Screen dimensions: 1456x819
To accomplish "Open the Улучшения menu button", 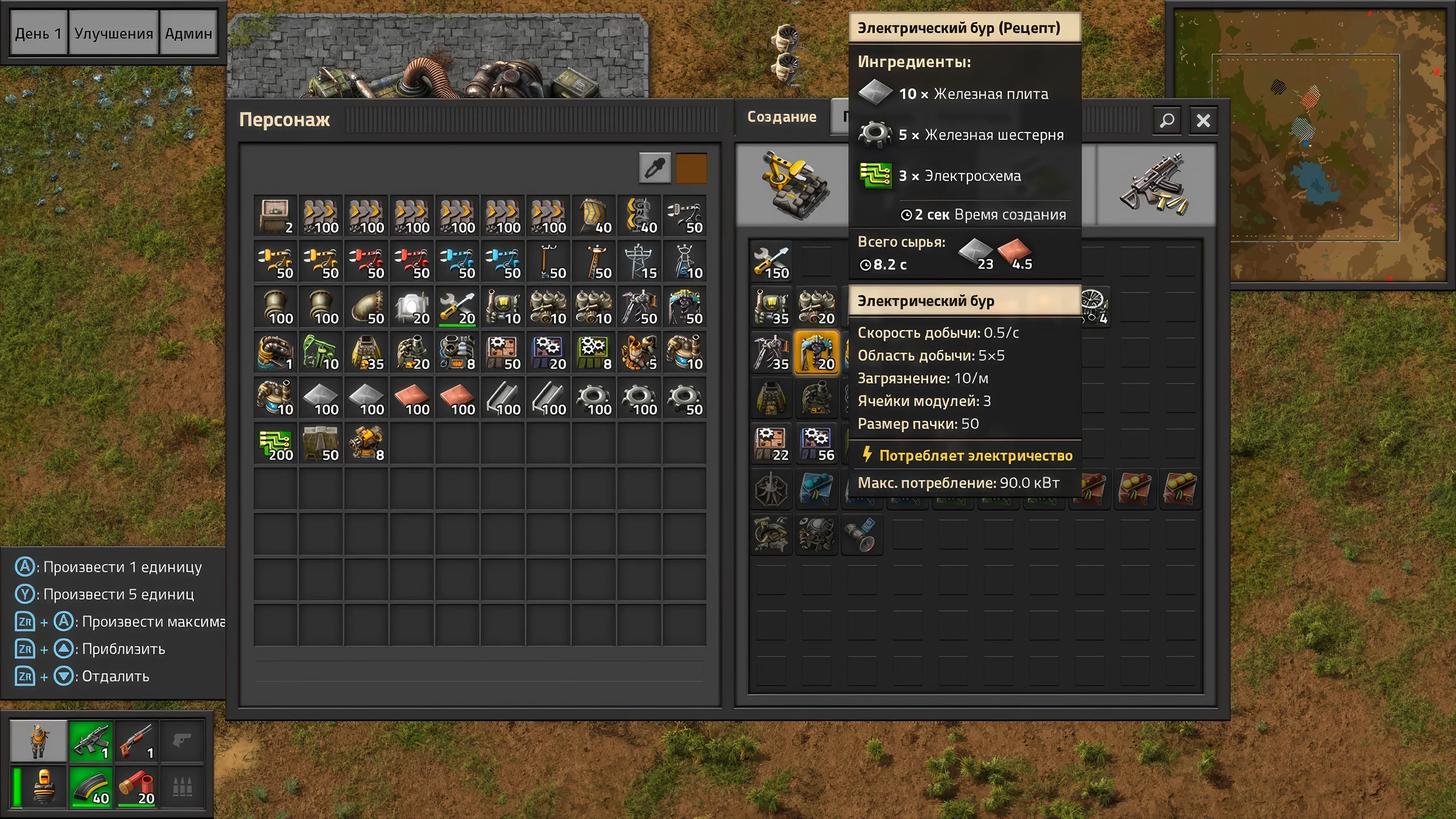I will (x=113, y=34).
